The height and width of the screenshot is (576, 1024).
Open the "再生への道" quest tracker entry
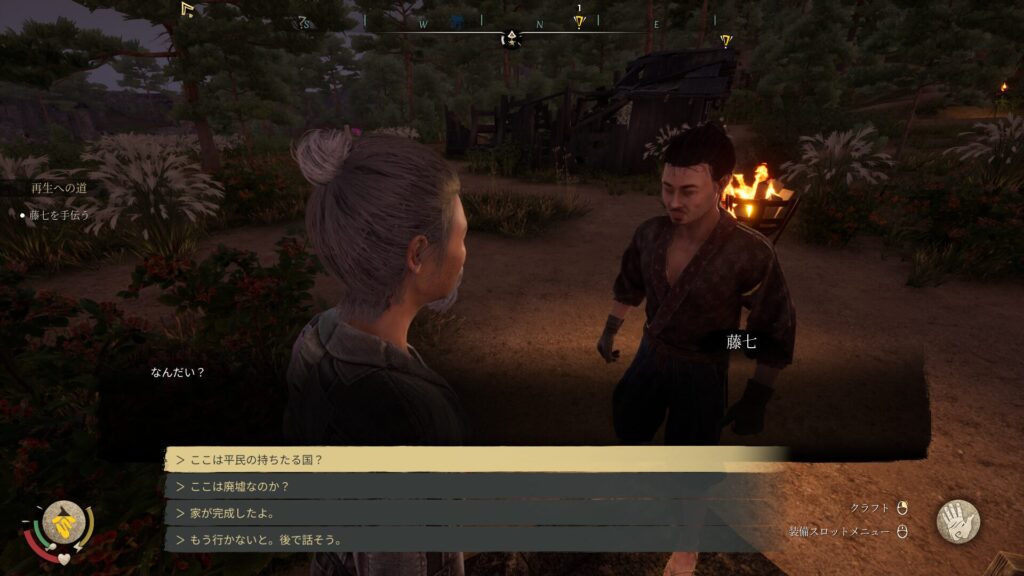(x=58, y=187)
